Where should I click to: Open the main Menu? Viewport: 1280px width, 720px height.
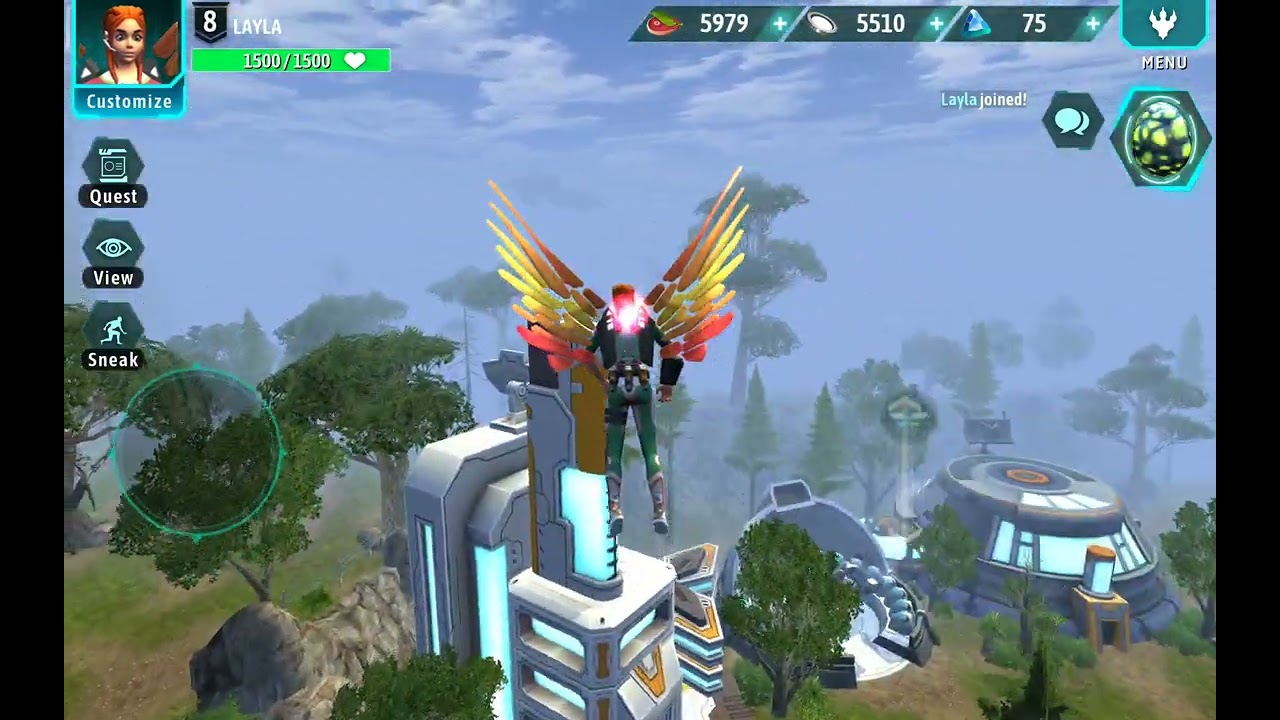click(x=1163, y=30)
